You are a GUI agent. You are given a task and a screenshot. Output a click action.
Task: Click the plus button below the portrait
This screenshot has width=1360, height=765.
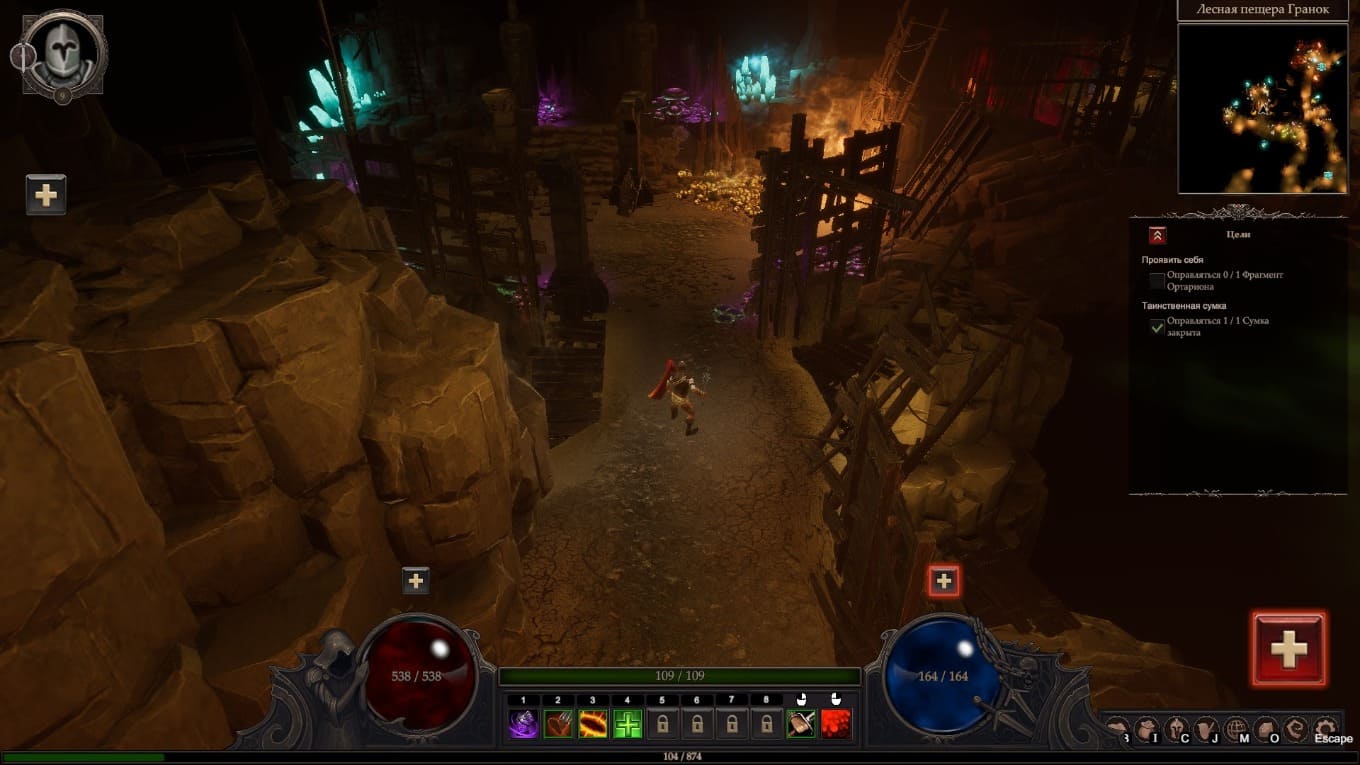pyautogui.click(x=46, y=194)
